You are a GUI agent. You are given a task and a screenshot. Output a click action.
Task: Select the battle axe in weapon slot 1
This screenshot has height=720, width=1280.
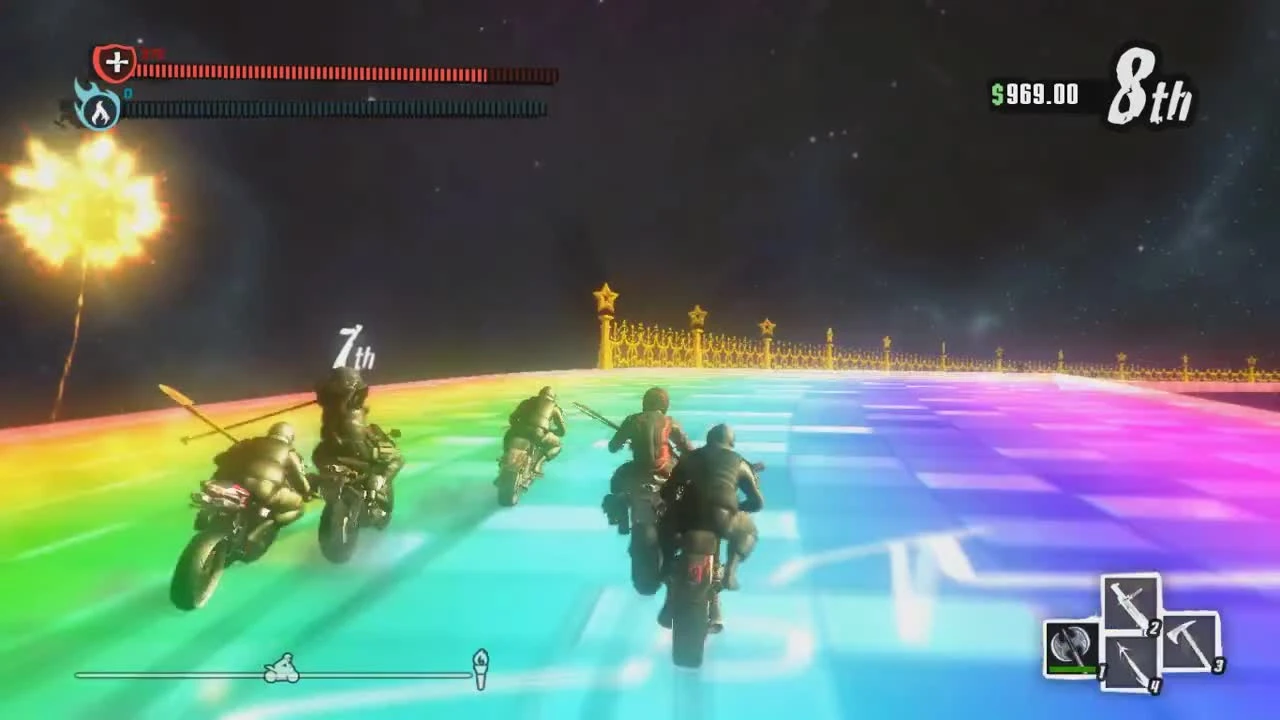1072,645
